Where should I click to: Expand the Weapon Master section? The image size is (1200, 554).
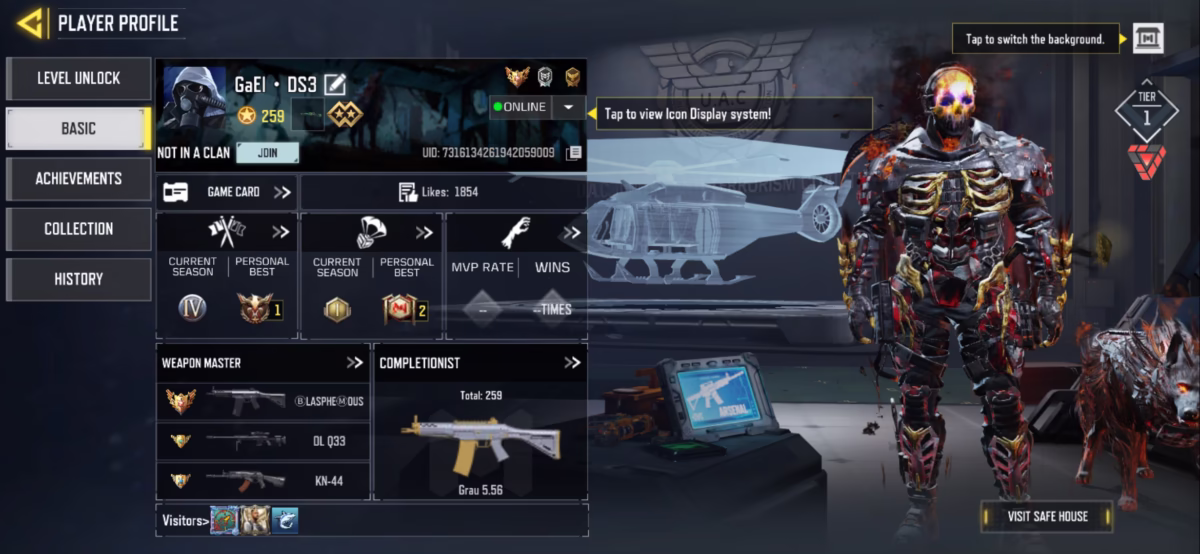pos(354,363)
